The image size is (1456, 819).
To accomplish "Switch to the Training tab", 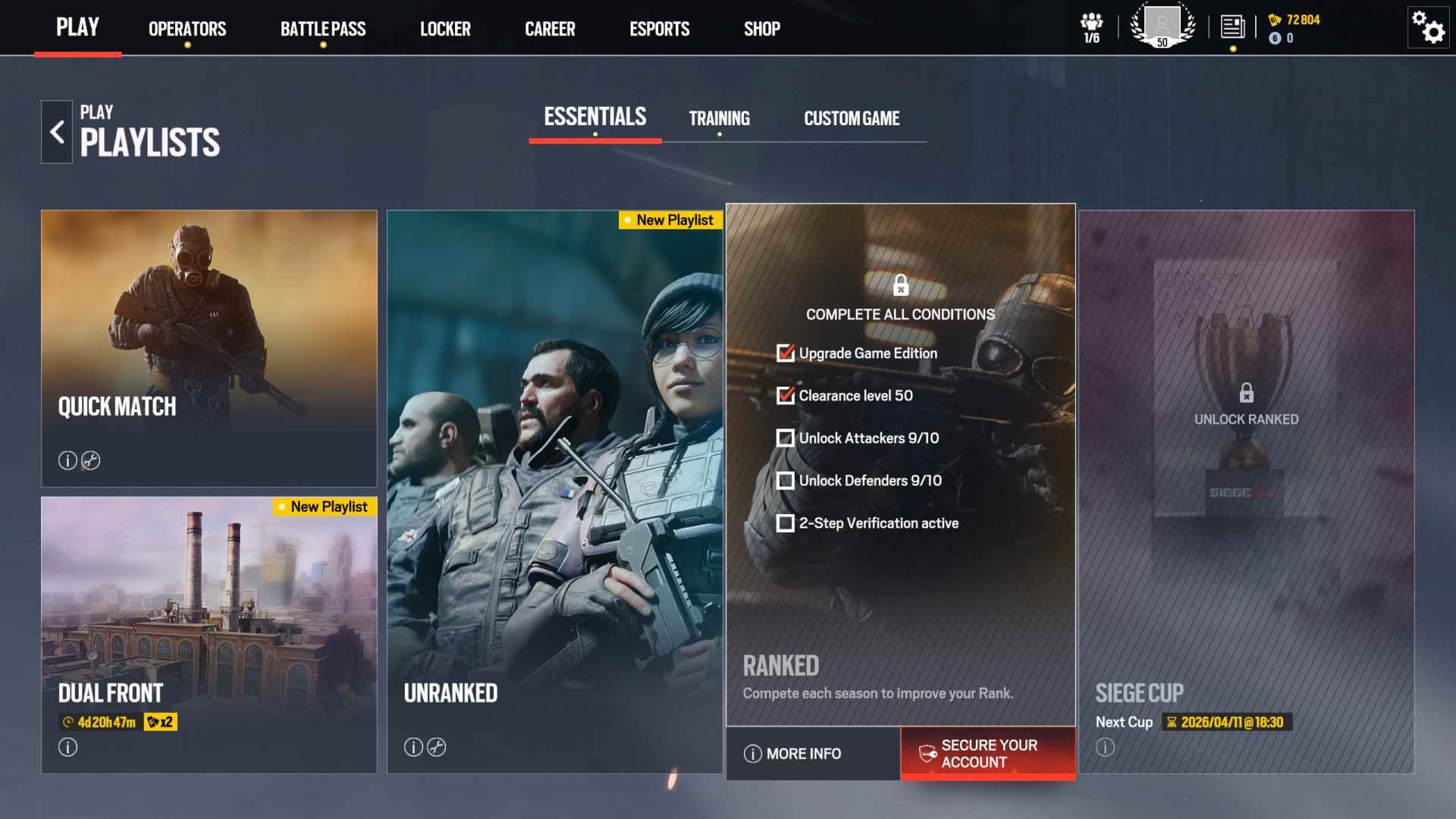I will tap(719, 118).
